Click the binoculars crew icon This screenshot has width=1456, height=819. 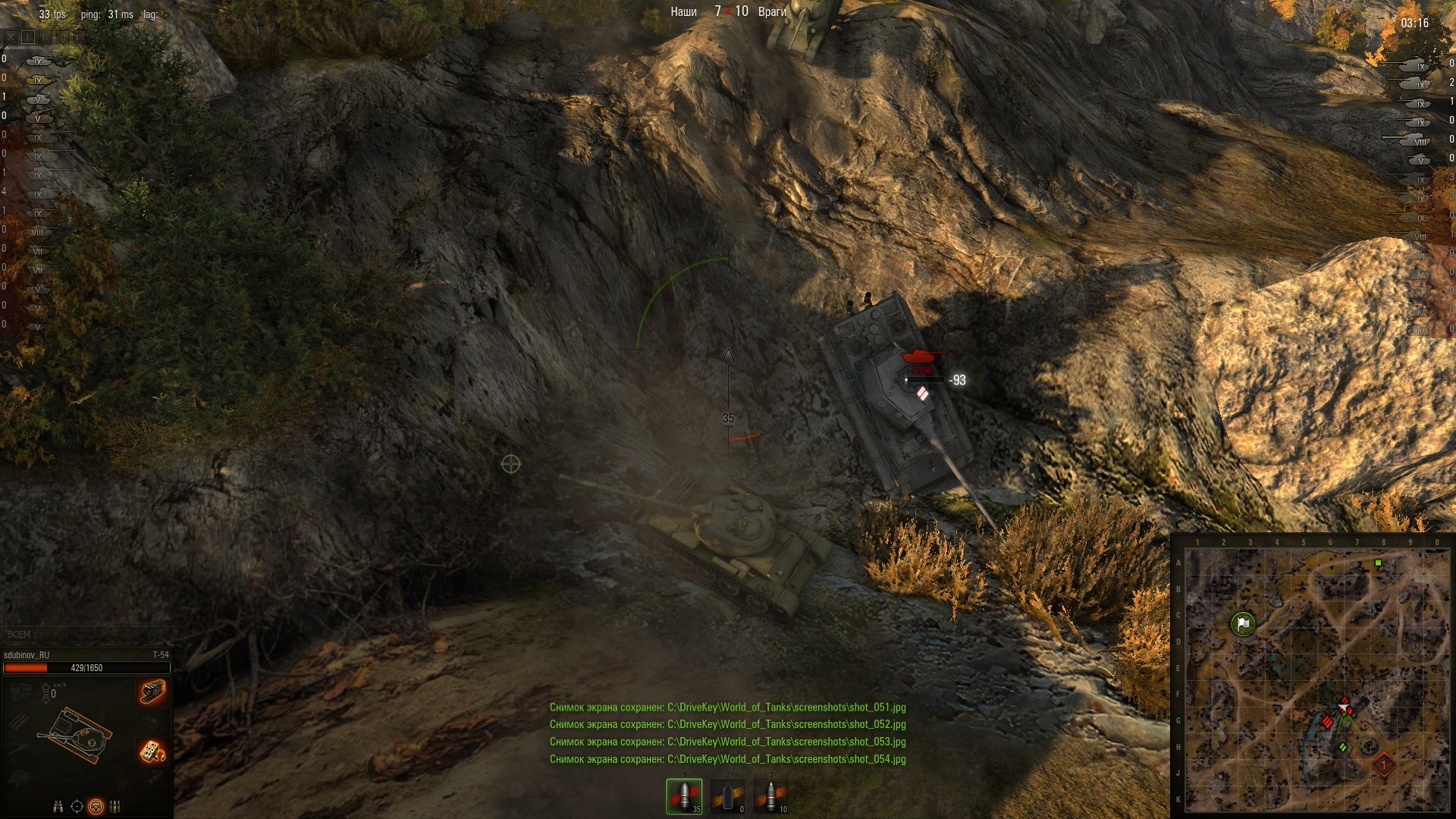(x=58, y=806)
